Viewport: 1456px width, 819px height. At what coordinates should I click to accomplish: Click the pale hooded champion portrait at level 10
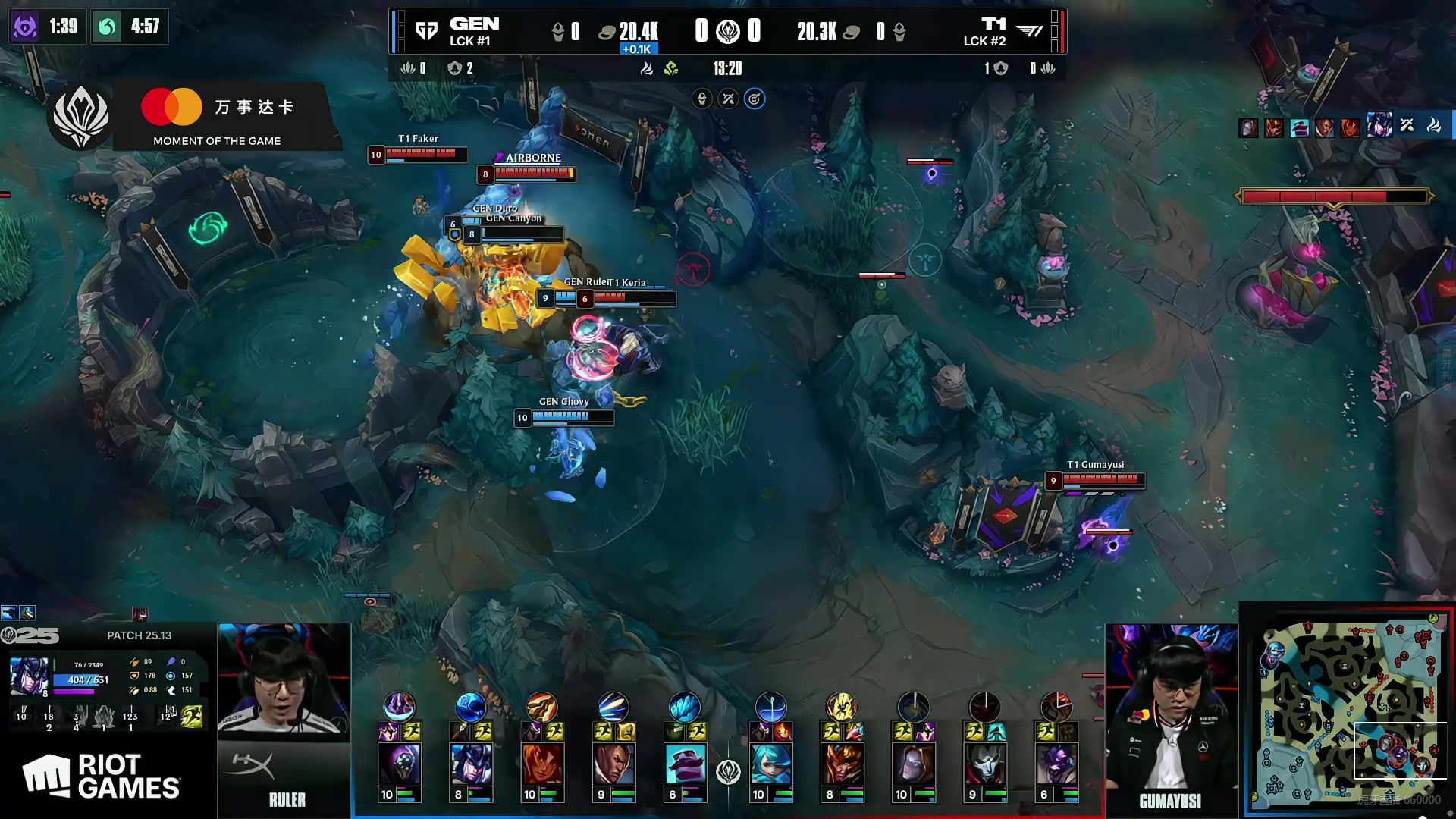(913, 763)
